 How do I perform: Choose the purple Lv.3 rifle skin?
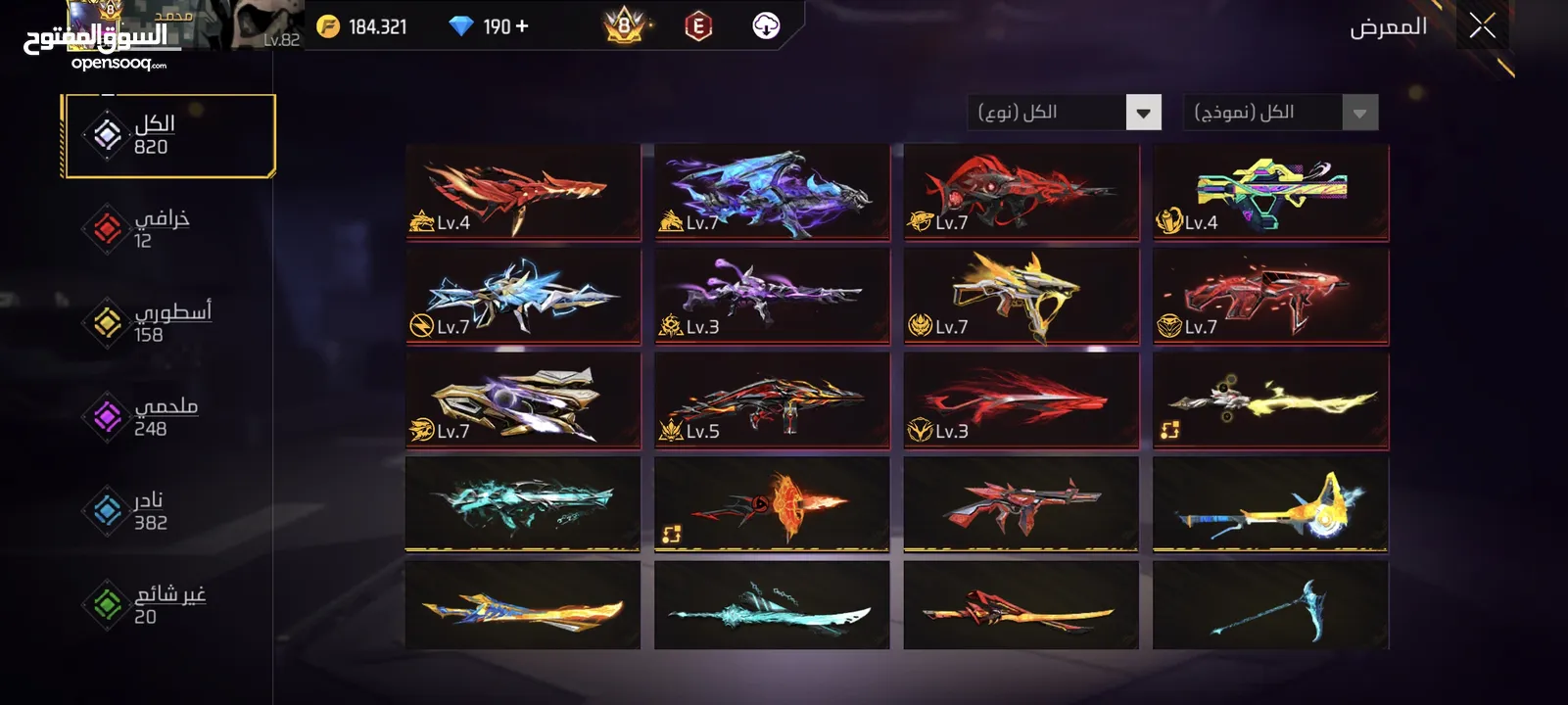tap(772, 296)
